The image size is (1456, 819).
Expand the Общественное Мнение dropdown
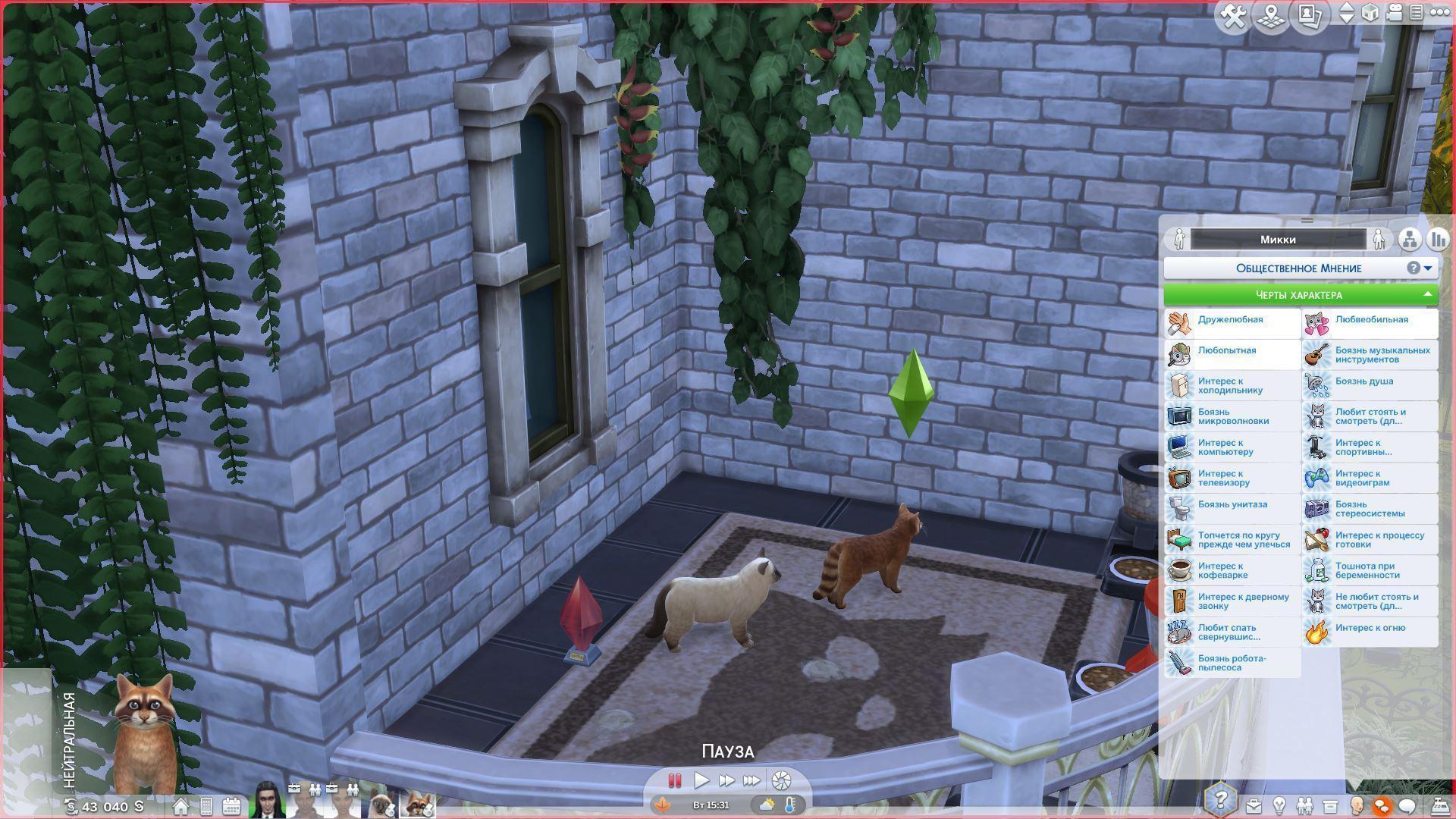click(x=1428, y=268)
